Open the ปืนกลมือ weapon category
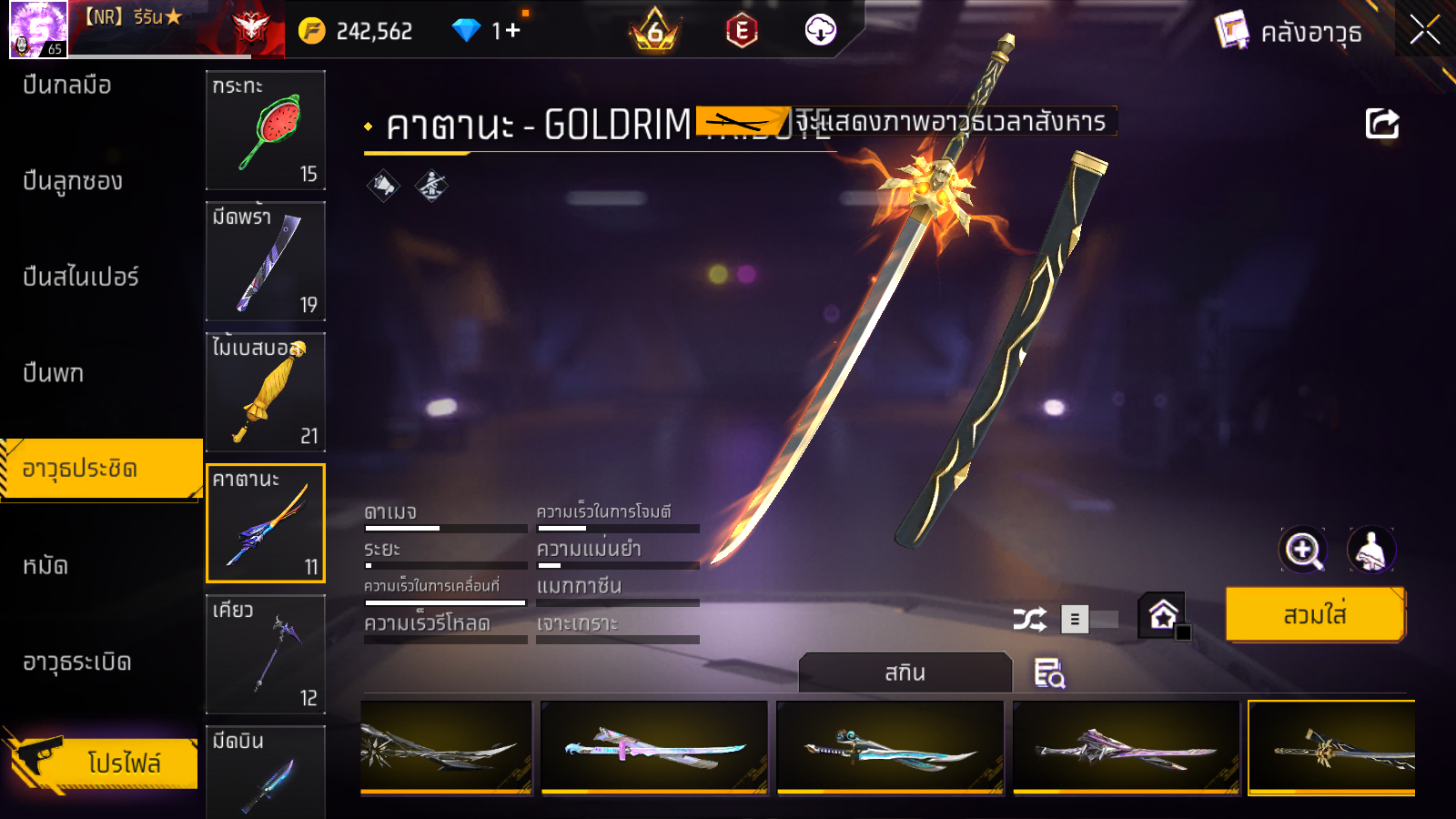1456x819 pixels. click(67, 86)
